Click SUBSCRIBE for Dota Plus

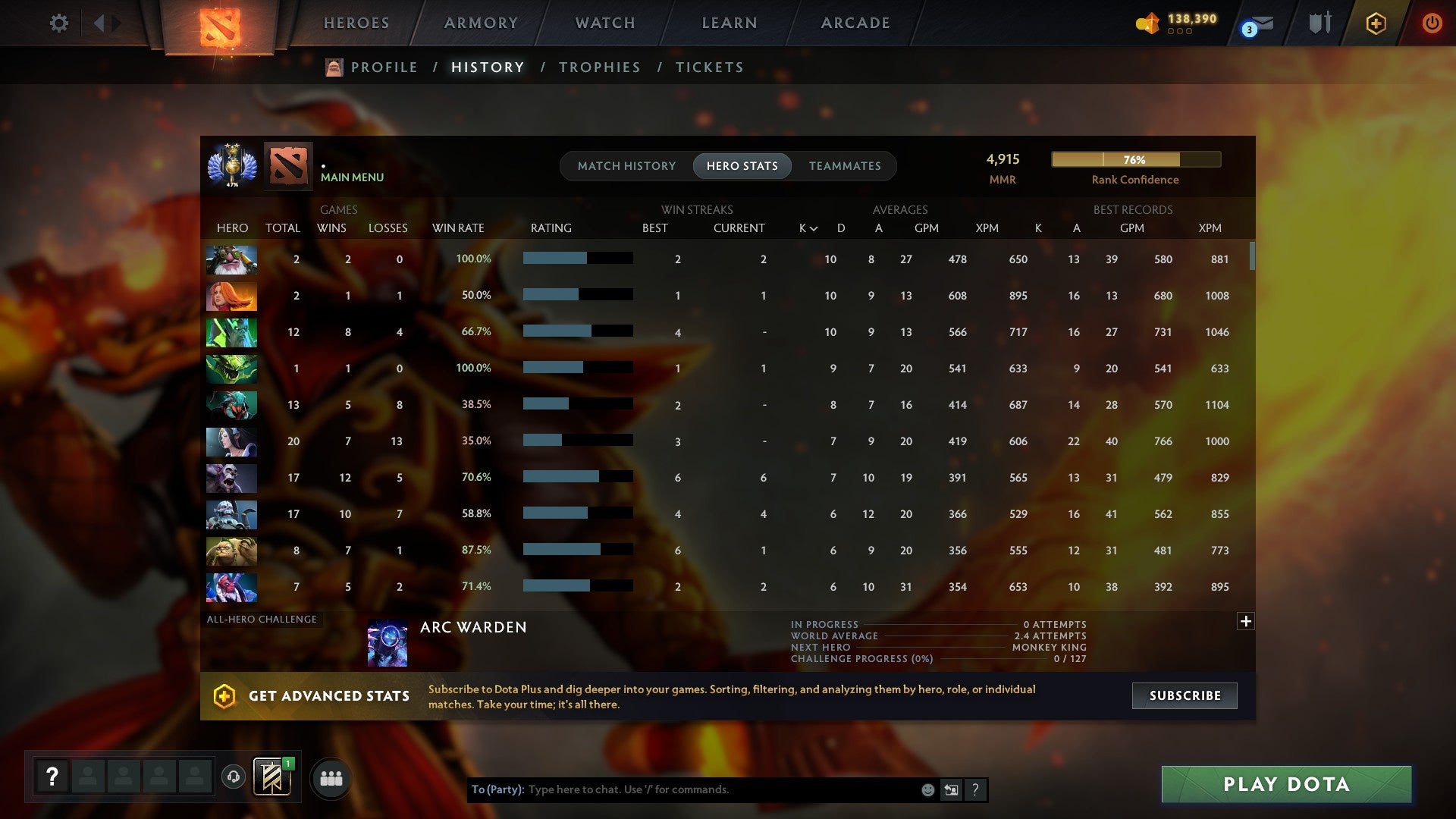tap(1184, 695)
